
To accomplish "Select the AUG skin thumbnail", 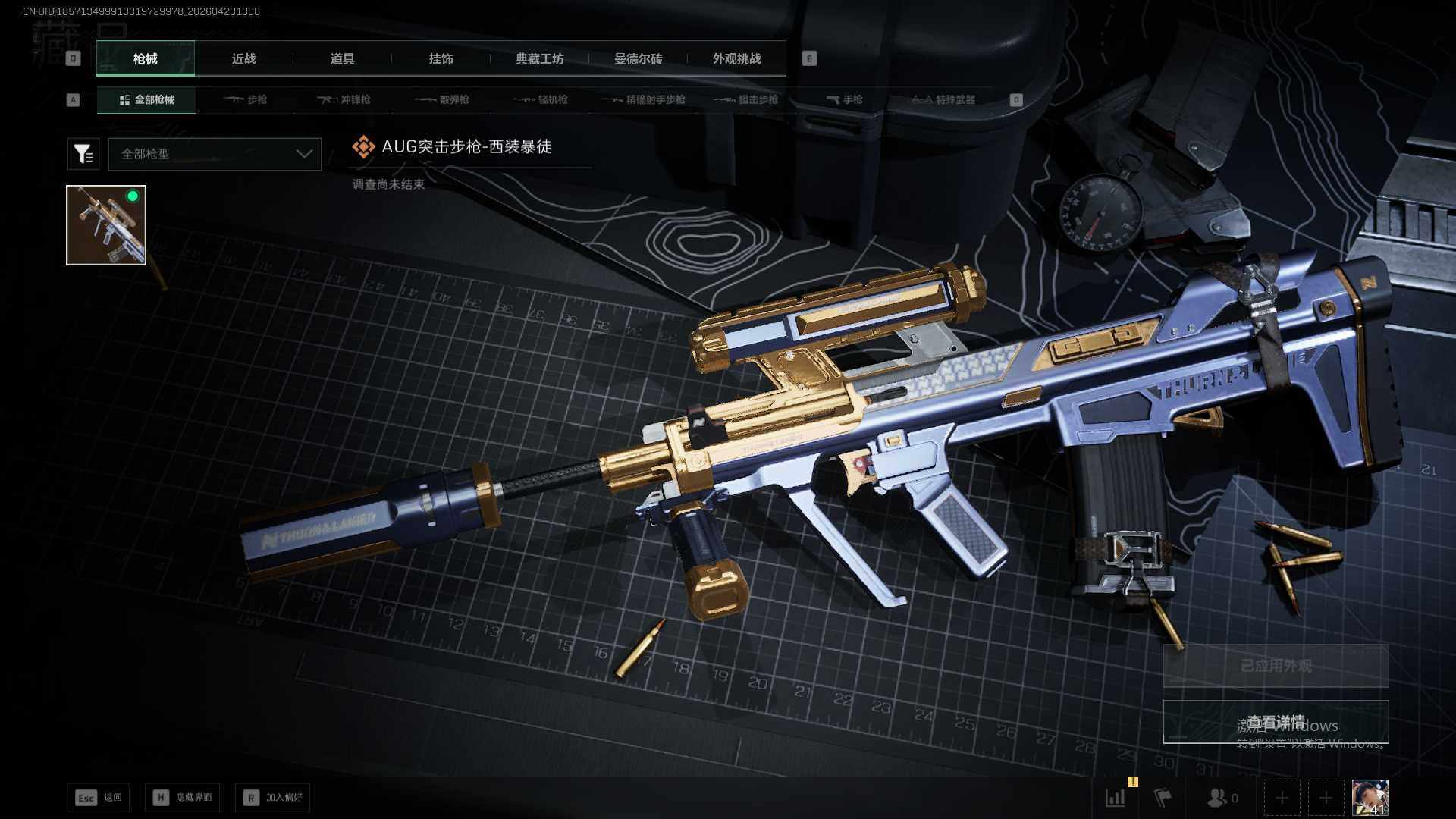I will [106, 225].
